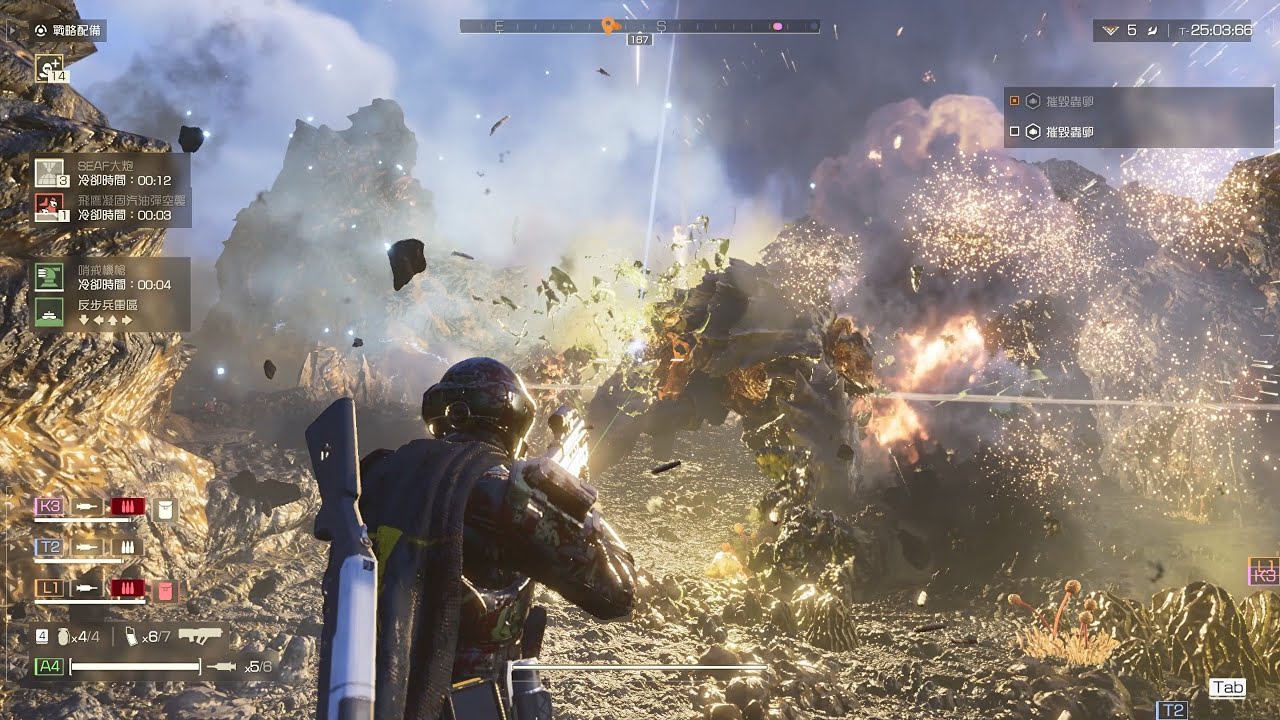Click K3's white backpack icon

[x=165, y=509]
